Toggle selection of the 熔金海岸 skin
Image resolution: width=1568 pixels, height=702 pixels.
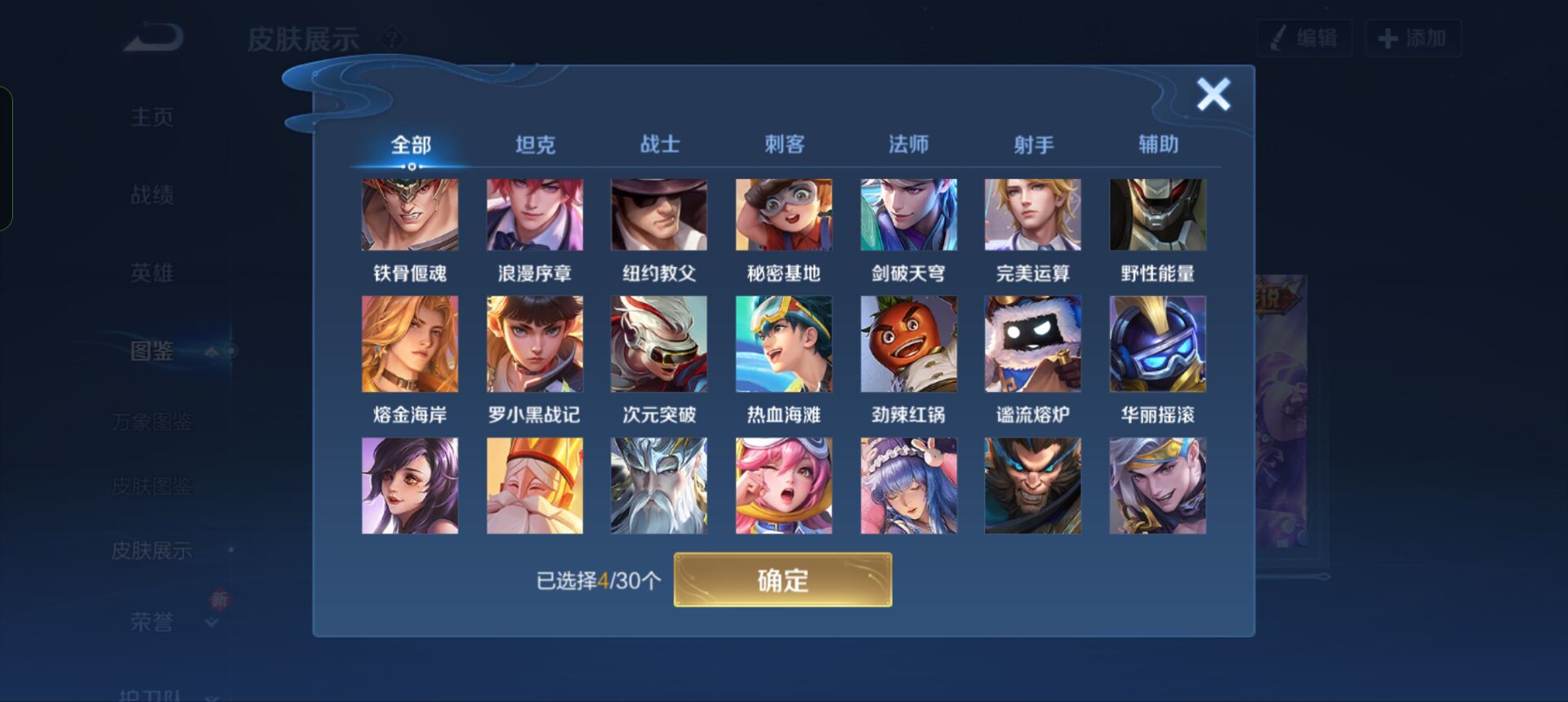411,343
